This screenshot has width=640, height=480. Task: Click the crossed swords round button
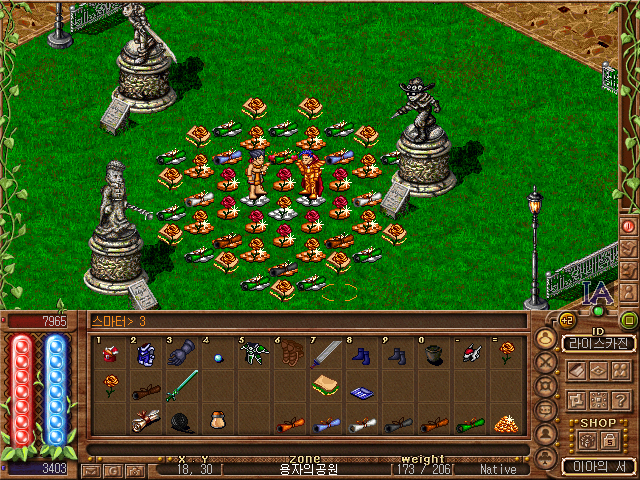546,362
